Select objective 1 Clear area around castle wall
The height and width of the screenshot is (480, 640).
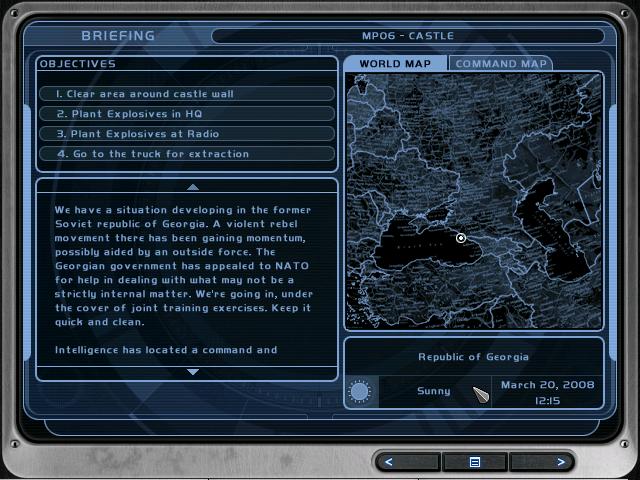click(x=187, y=94)
